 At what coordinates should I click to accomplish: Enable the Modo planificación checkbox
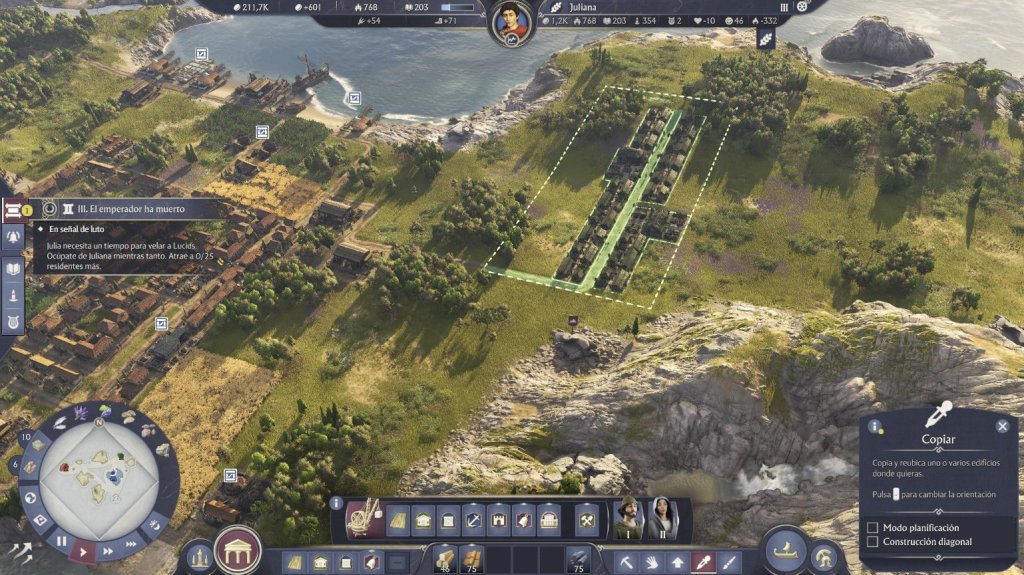point(873,527)
